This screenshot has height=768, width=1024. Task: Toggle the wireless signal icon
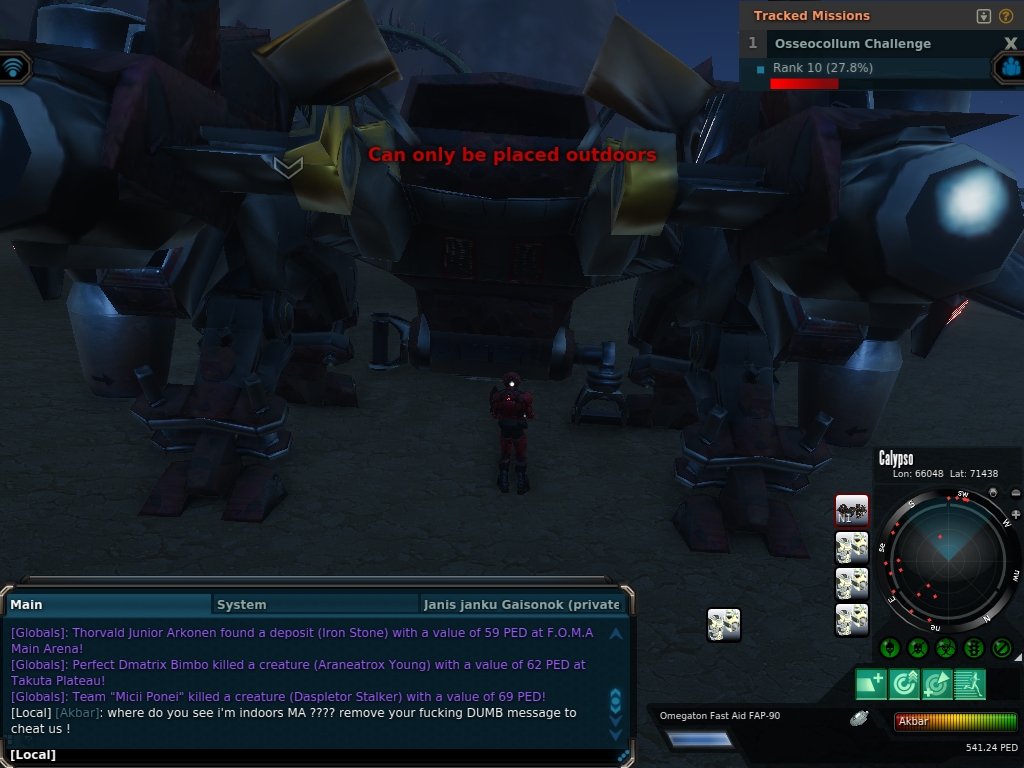(14, 67)
